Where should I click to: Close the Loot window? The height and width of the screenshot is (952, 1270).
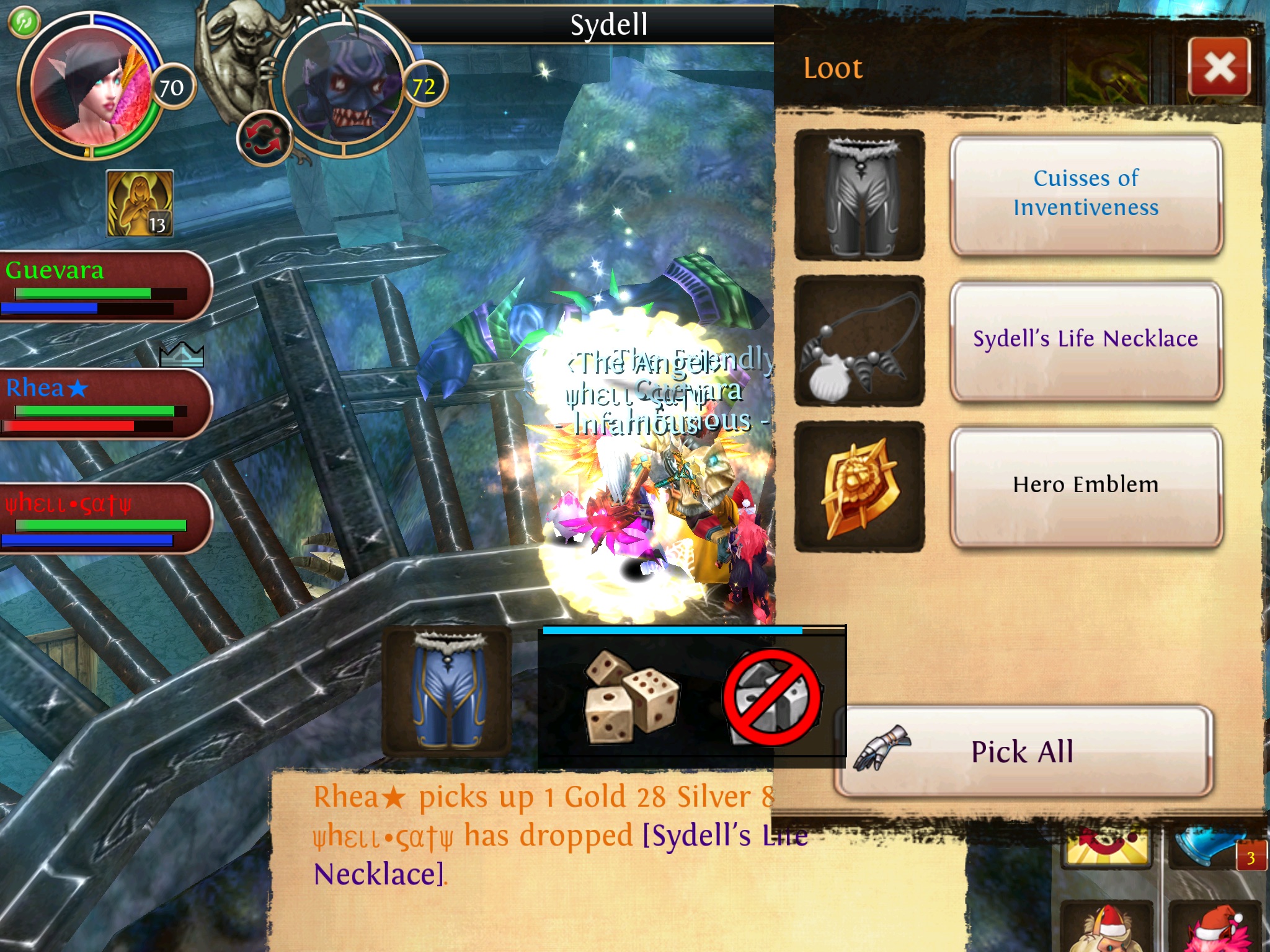point(1219,67)
